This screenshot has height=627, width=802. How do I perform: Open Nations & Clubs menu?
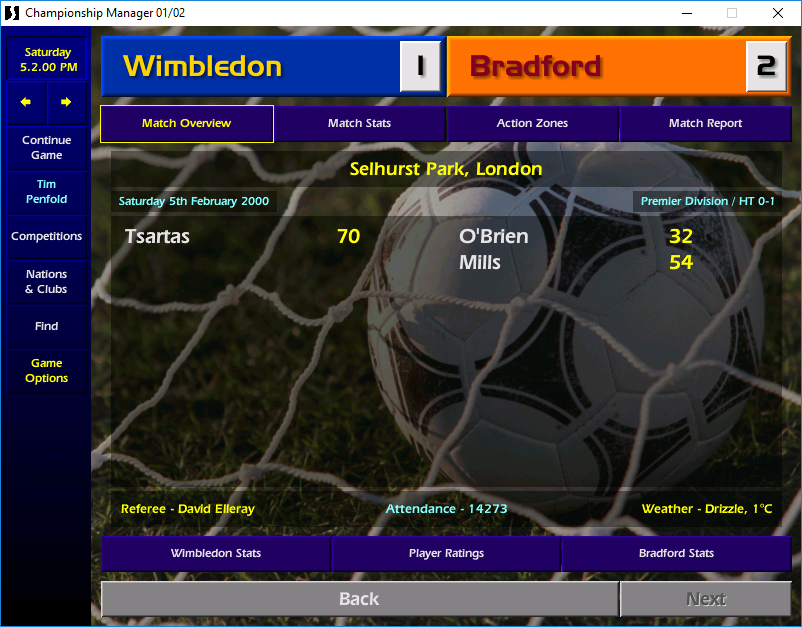coord(46,282)
